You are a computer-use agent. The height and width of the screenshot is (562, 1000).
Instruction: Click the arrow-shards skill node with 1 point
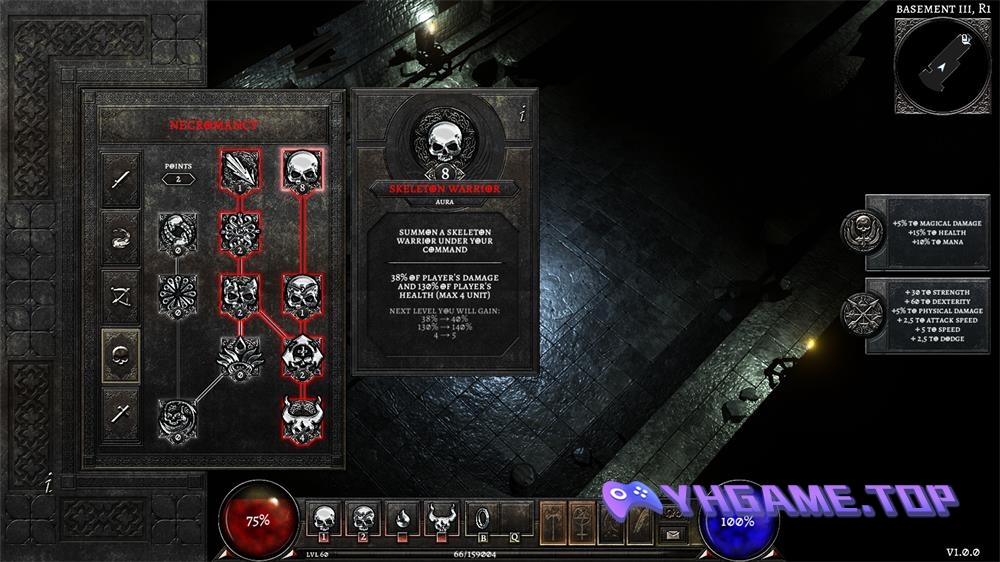pyautogui.click(x=240, y=169)
